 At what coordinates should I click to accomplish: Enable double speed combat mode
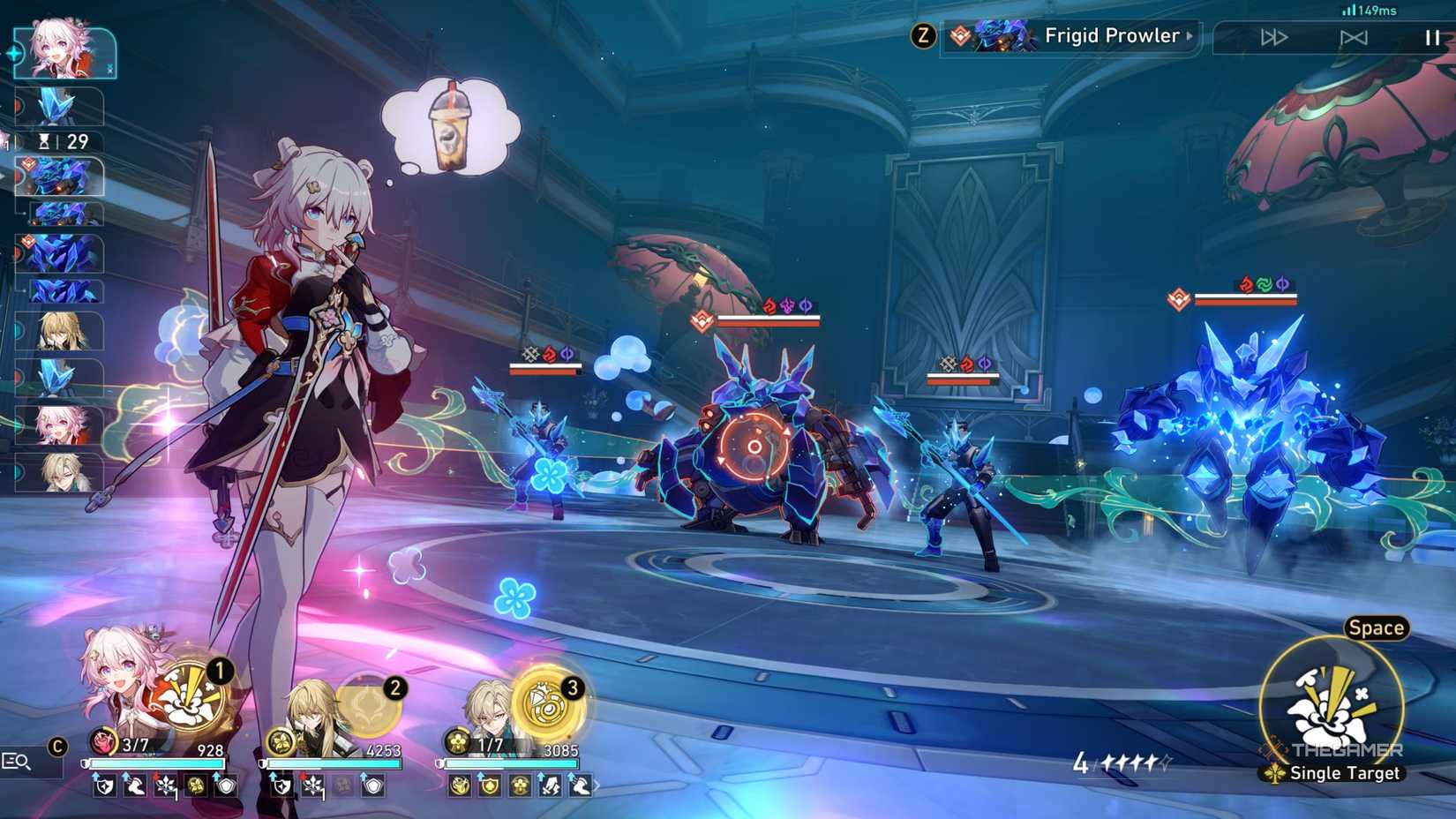coord(1274,37)
